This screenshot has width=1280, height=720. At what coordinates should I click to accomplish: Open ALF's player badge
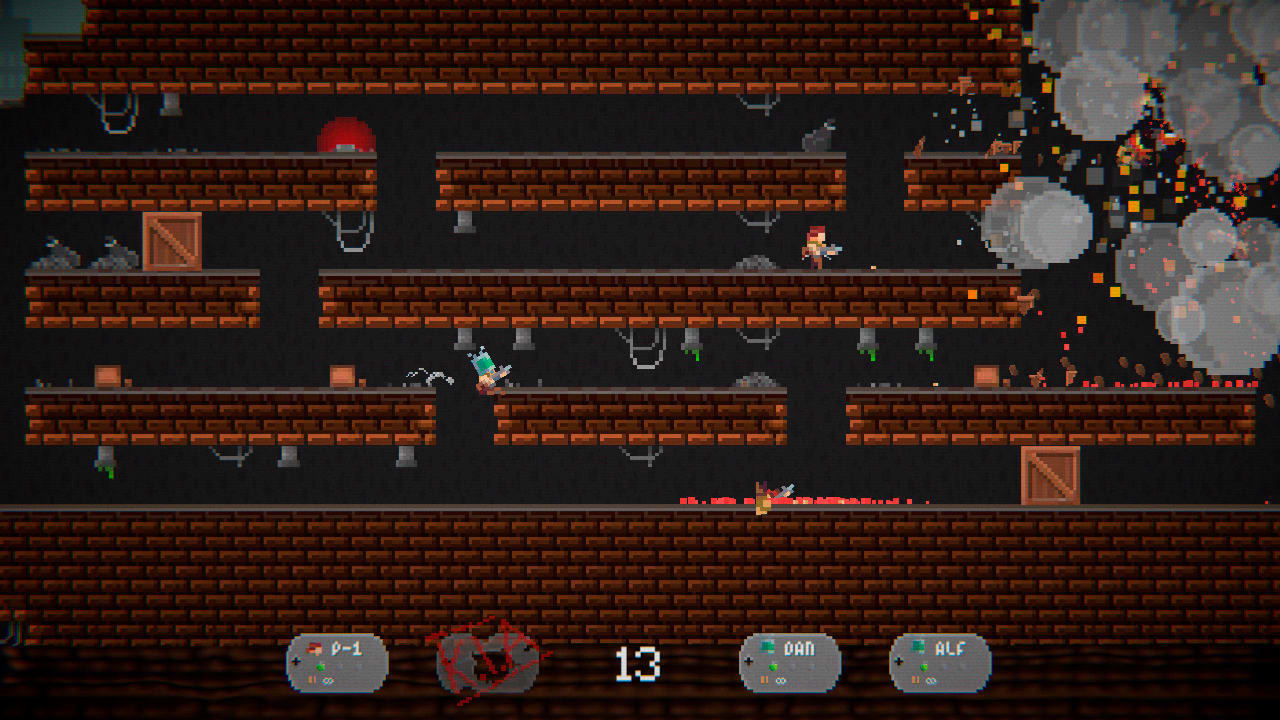click(940, 663)
